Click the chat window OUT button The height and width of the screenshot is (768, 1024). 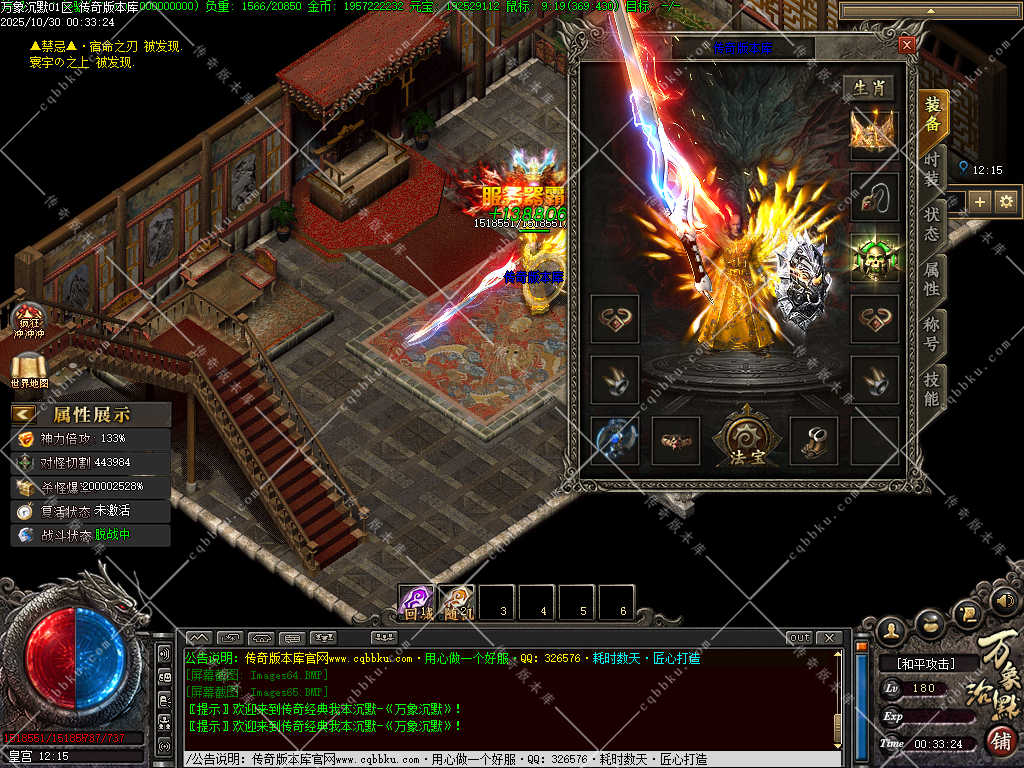800,638
